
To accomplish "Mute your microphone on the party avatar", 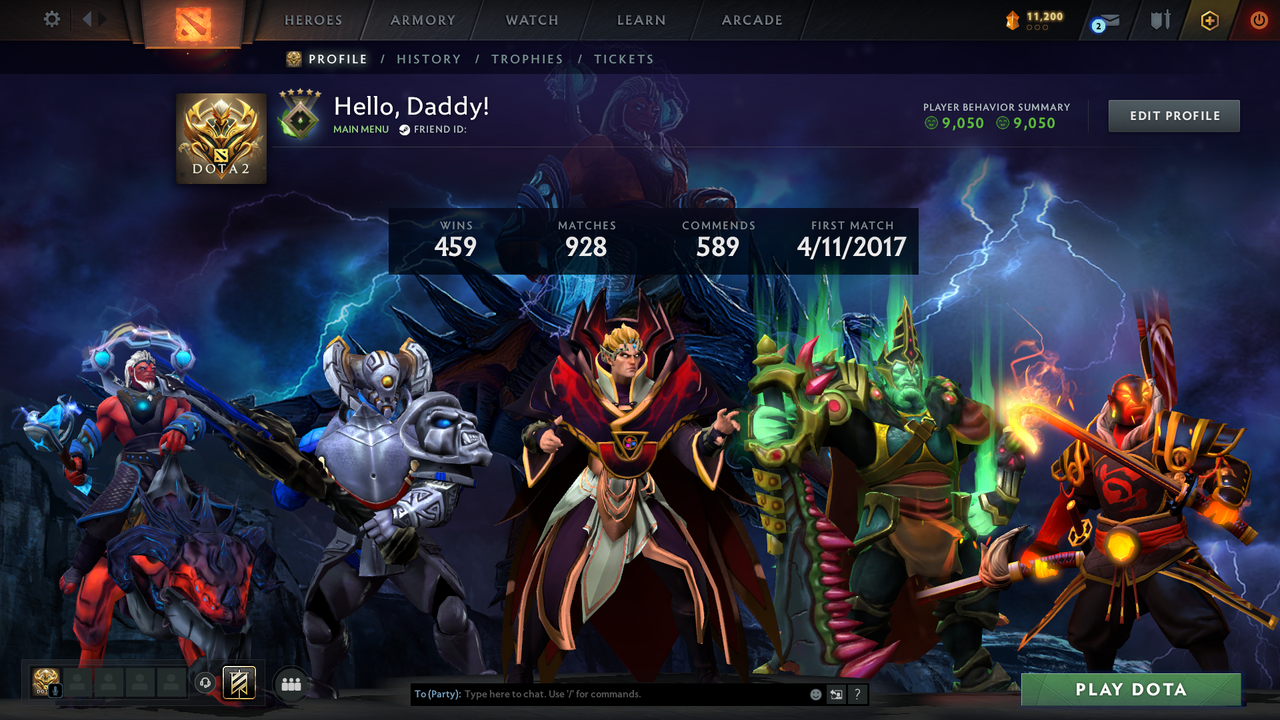I will [55, 691].
